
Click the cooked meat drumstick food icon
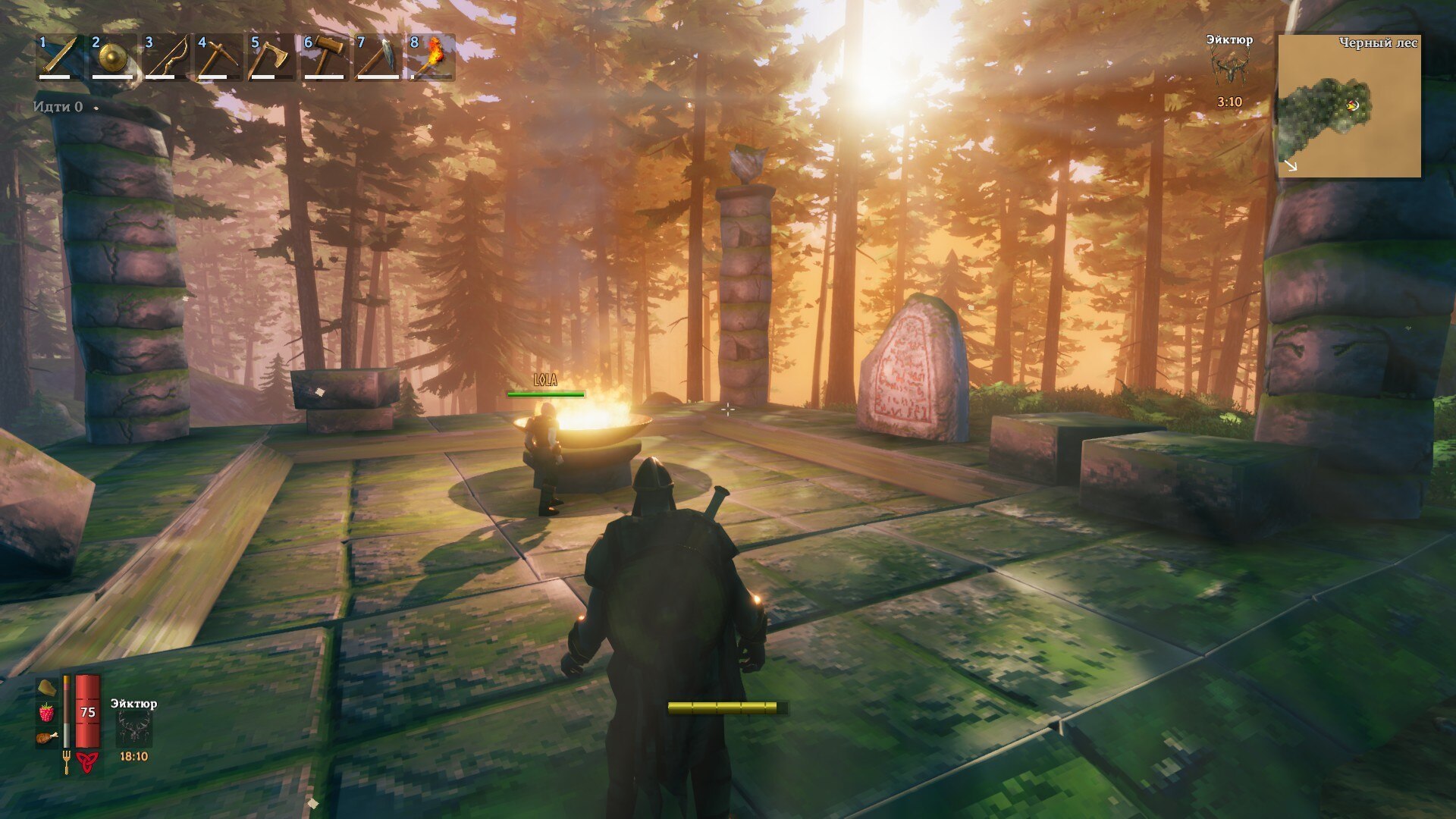[x=47, y=737]
